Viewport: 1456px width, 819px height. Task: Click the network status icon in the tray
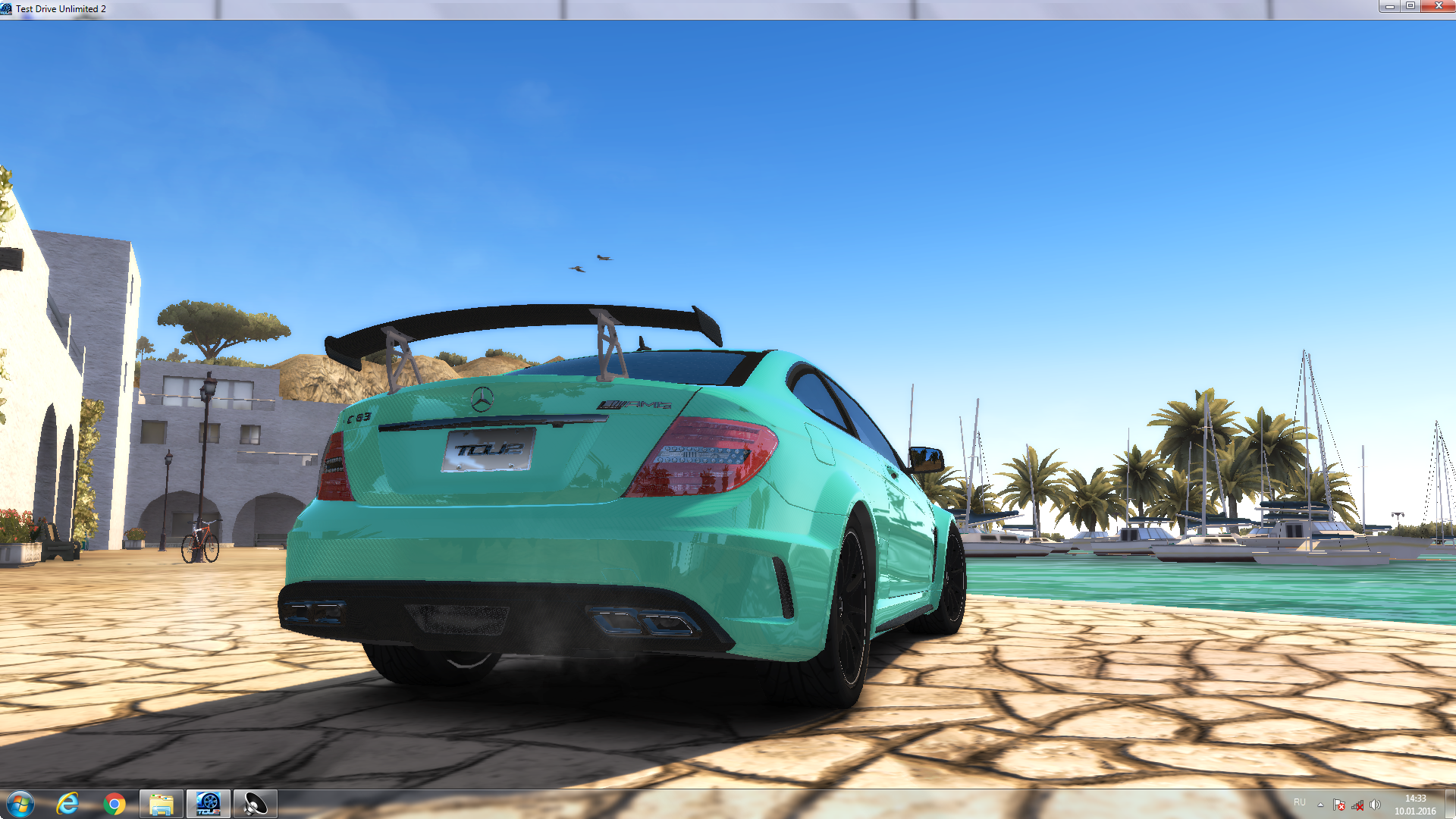click(x=1357, y=803)
